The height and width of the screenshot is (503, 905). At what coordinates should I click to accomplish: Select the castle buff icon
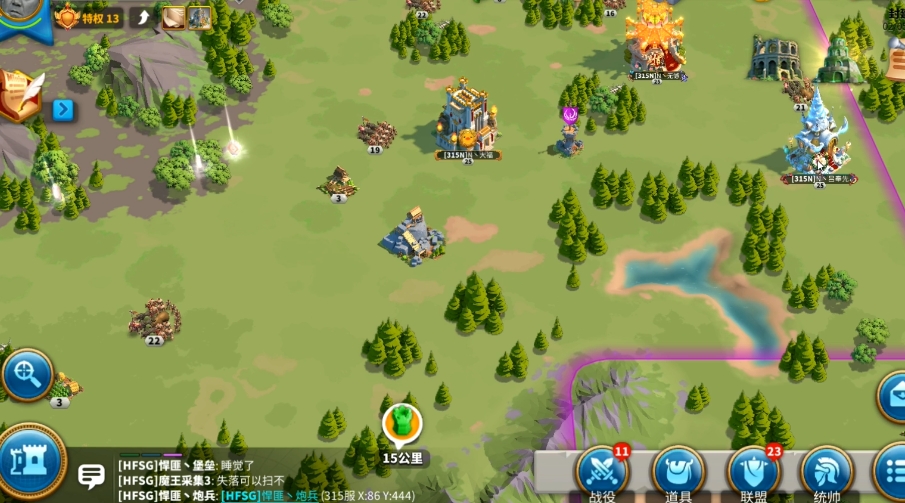pos(199,17)
